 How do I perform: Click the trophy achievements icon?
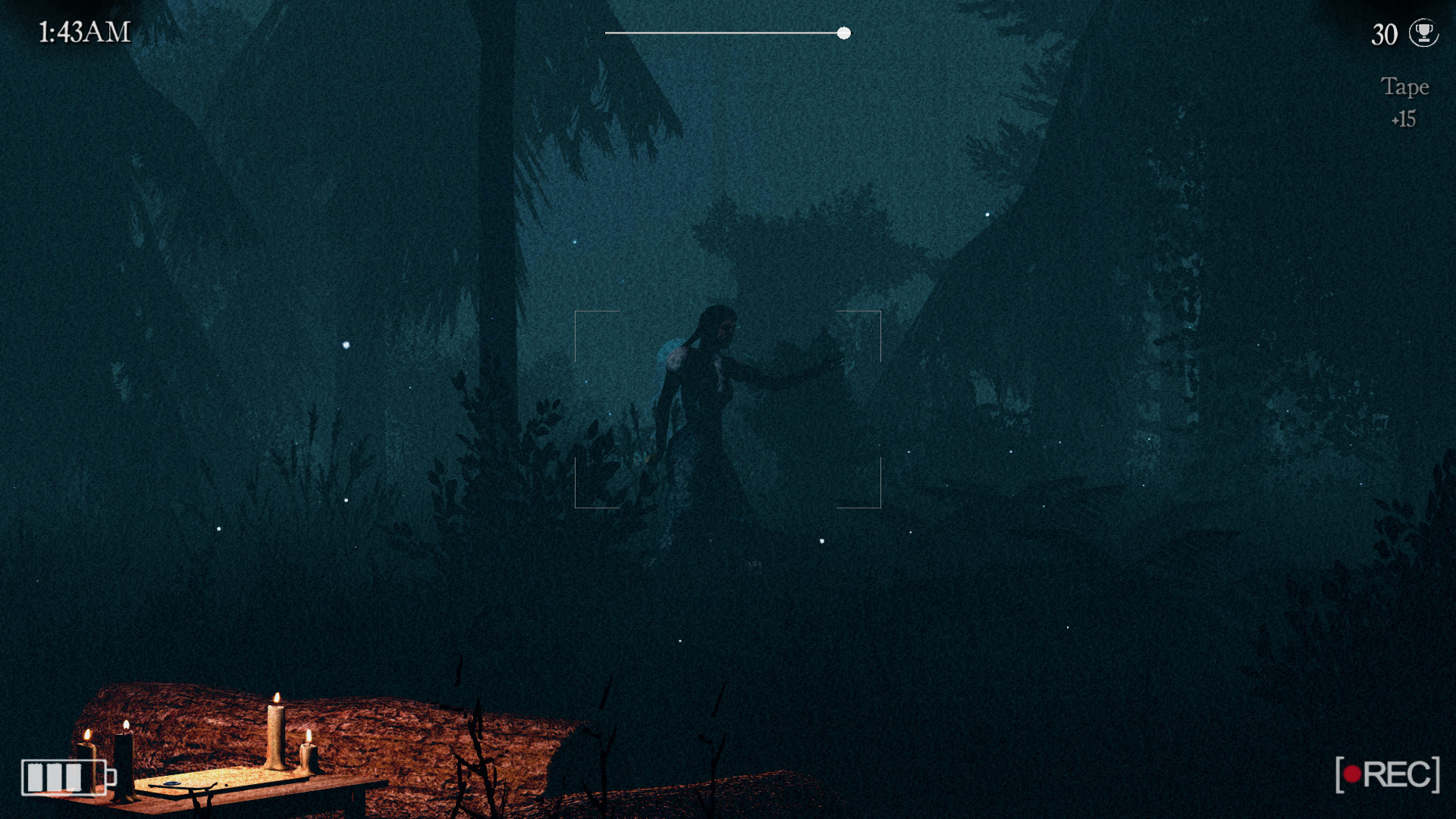point(1424,34)
